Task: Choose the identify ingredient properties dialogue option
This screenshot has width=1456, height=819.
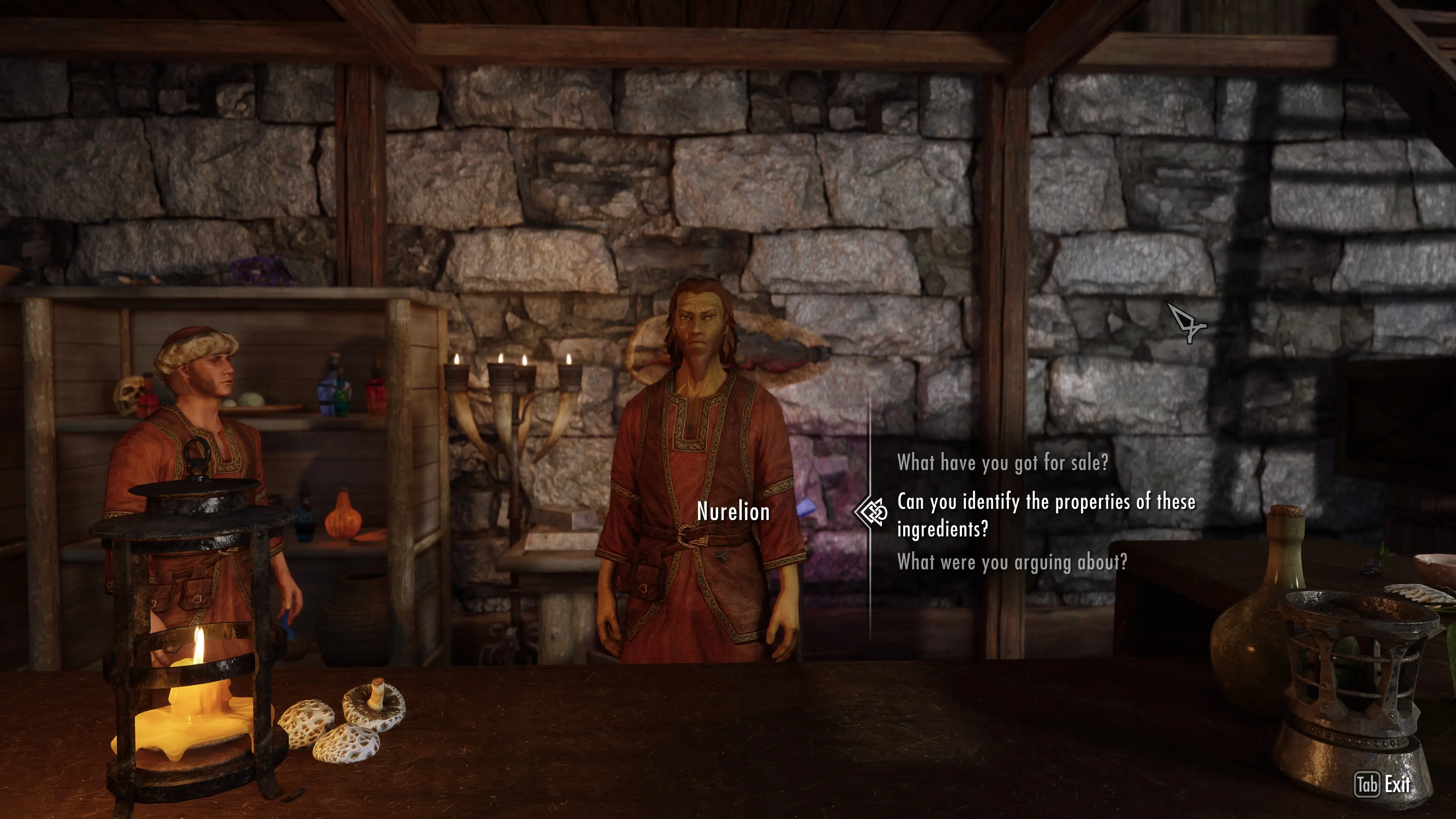Action: pyautogui.click(x=1046, y=515)
